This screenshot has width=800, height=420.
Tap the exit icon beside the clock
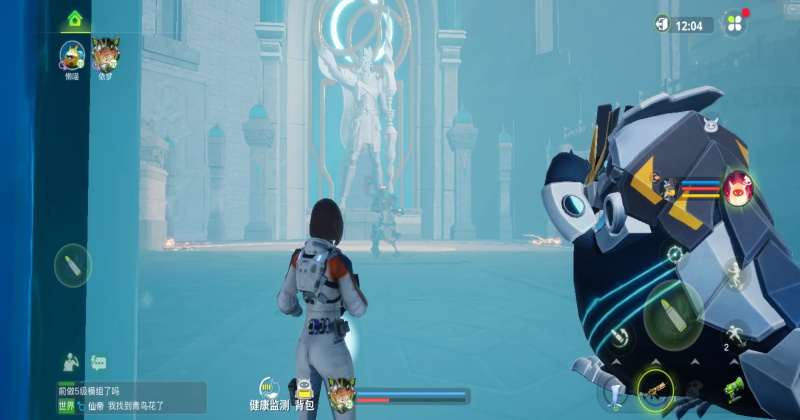click(x=662, y=24)
